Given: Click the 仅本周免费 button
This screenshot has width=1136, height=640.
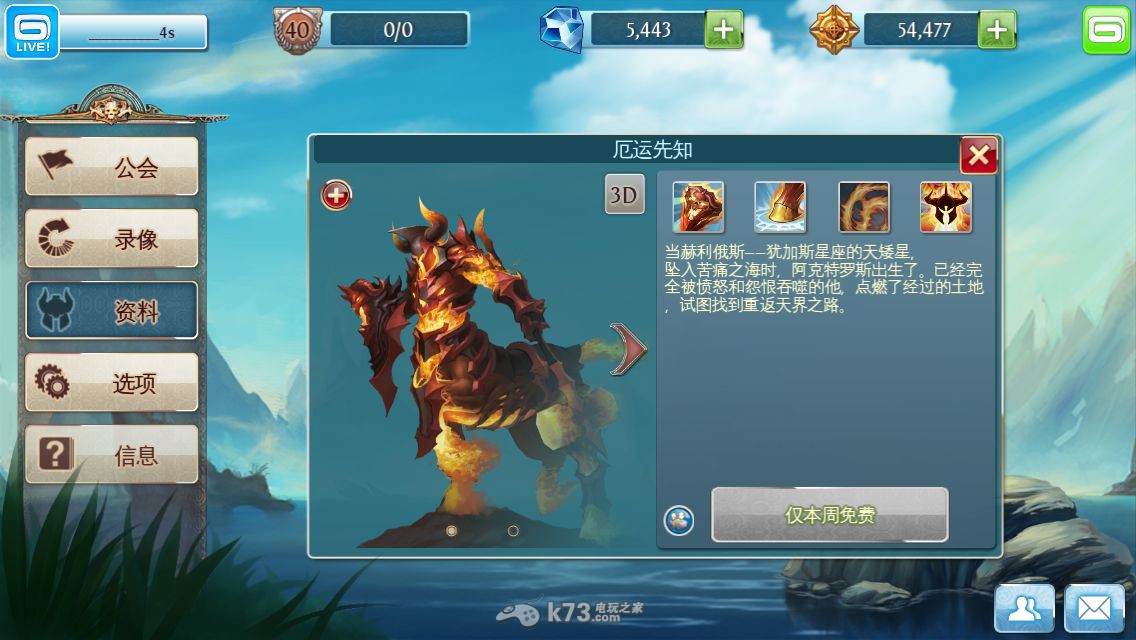Looking at the screenshot, I should (x=829, y=515).
